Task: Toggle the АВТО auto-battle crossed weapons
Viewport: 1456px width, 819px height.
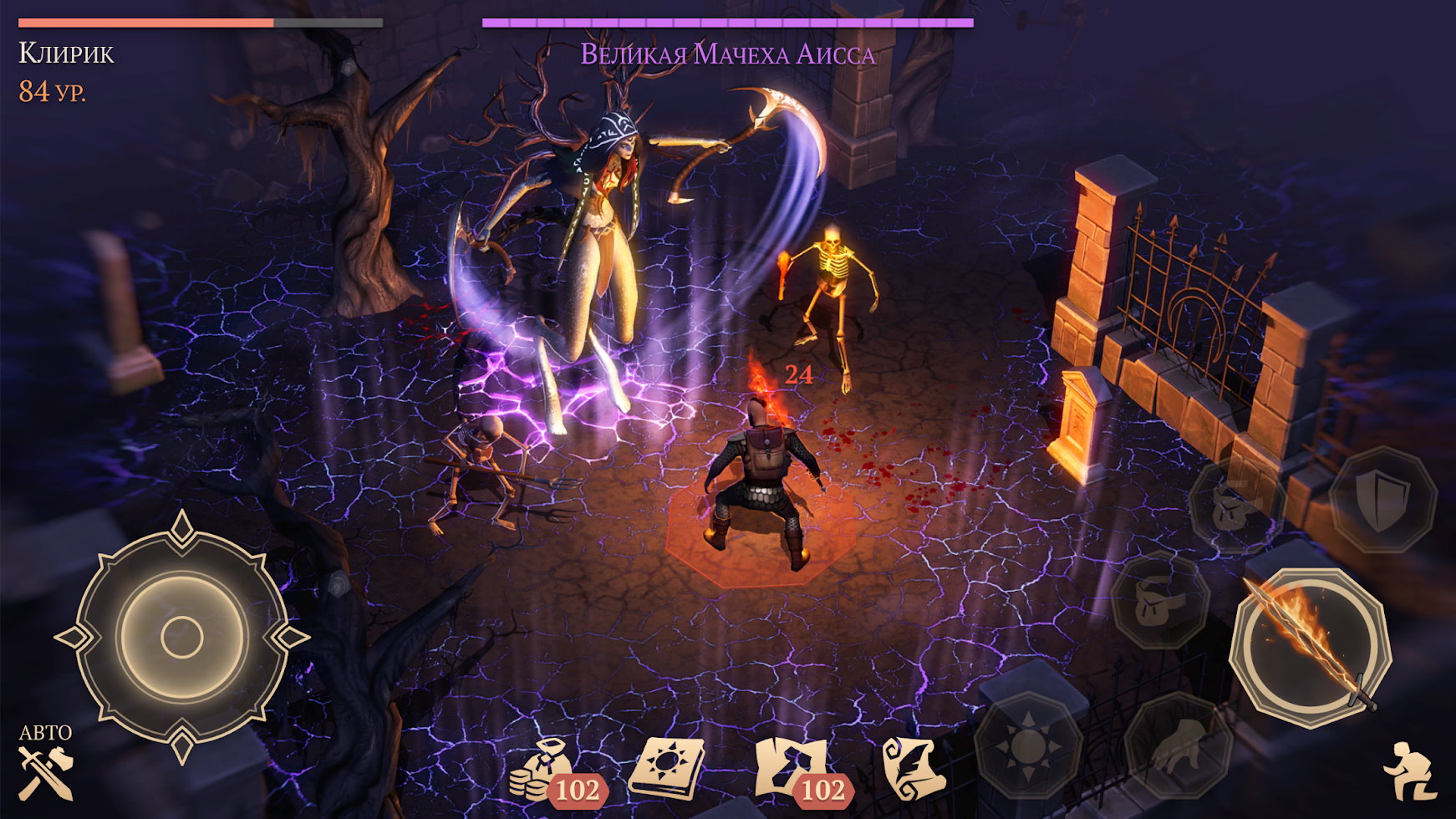Action: (46, 771)
